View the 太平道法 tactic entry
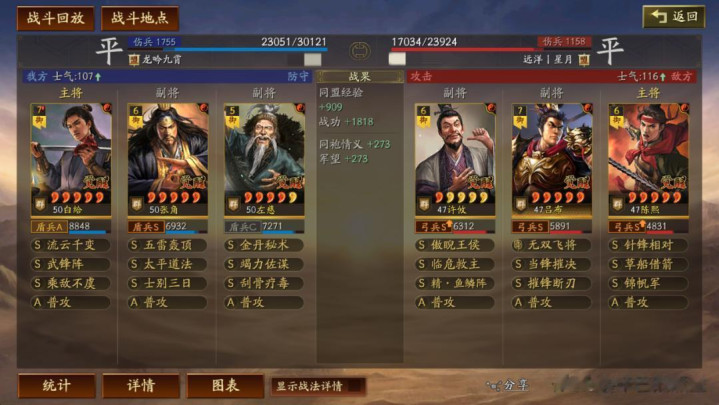 [168, 264]
